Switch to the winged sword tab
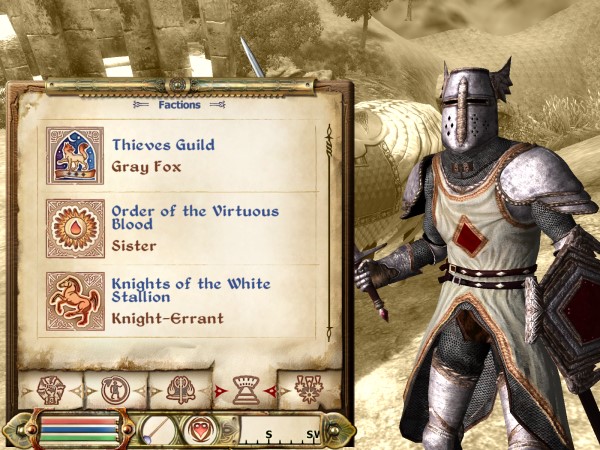 (181, 390)
